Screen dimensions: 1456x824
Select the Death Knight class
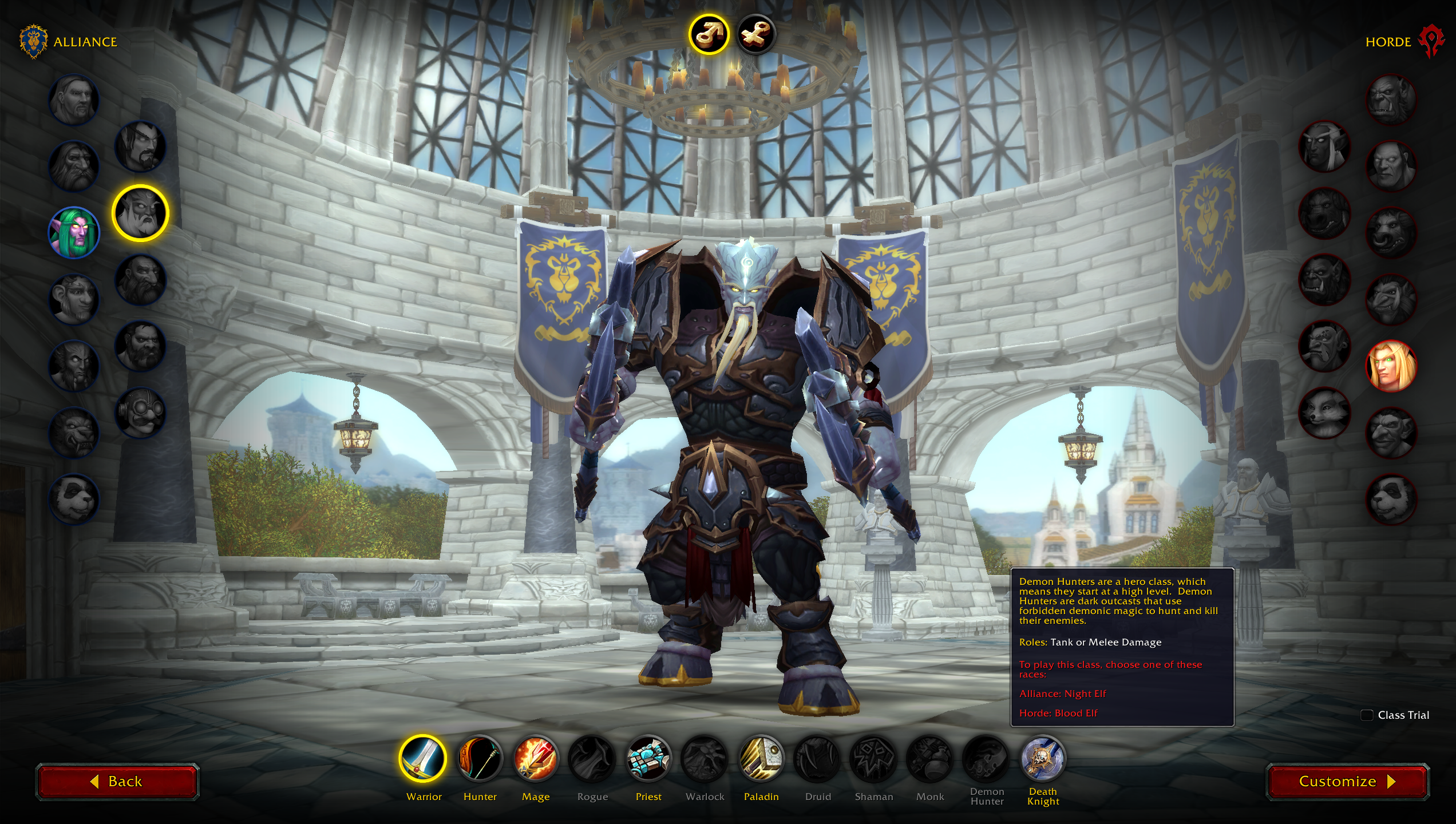point(1043,759)
